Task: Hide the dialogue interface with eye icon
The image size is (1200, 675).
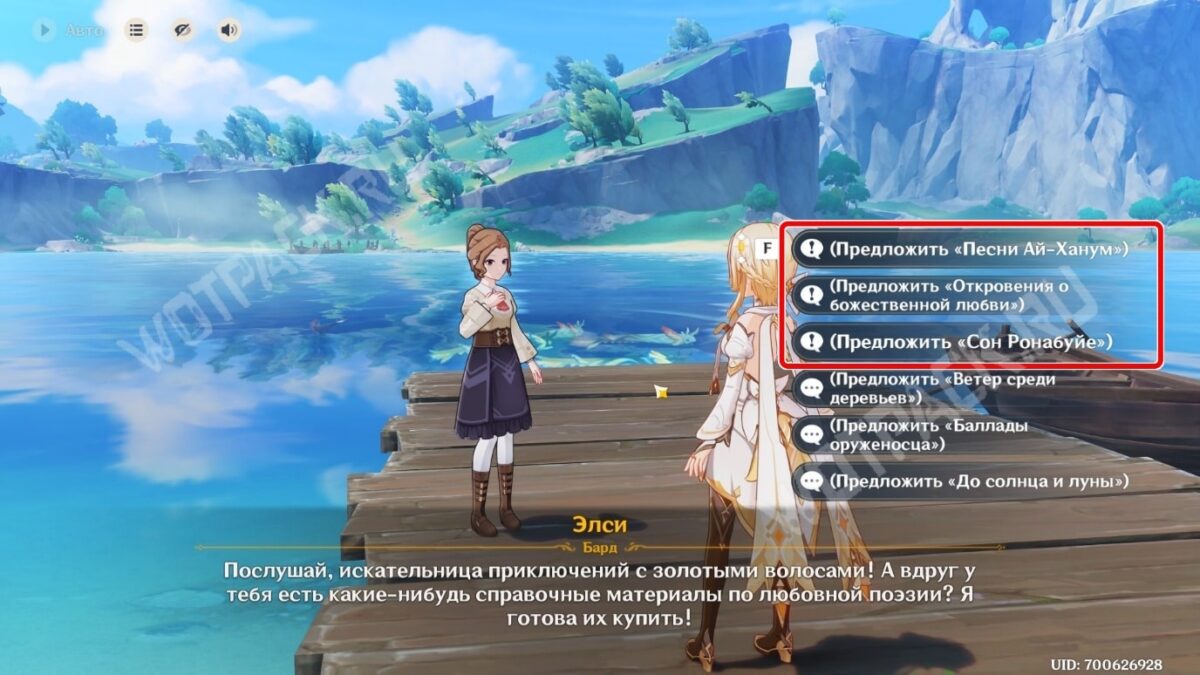Action: (183, 30)
